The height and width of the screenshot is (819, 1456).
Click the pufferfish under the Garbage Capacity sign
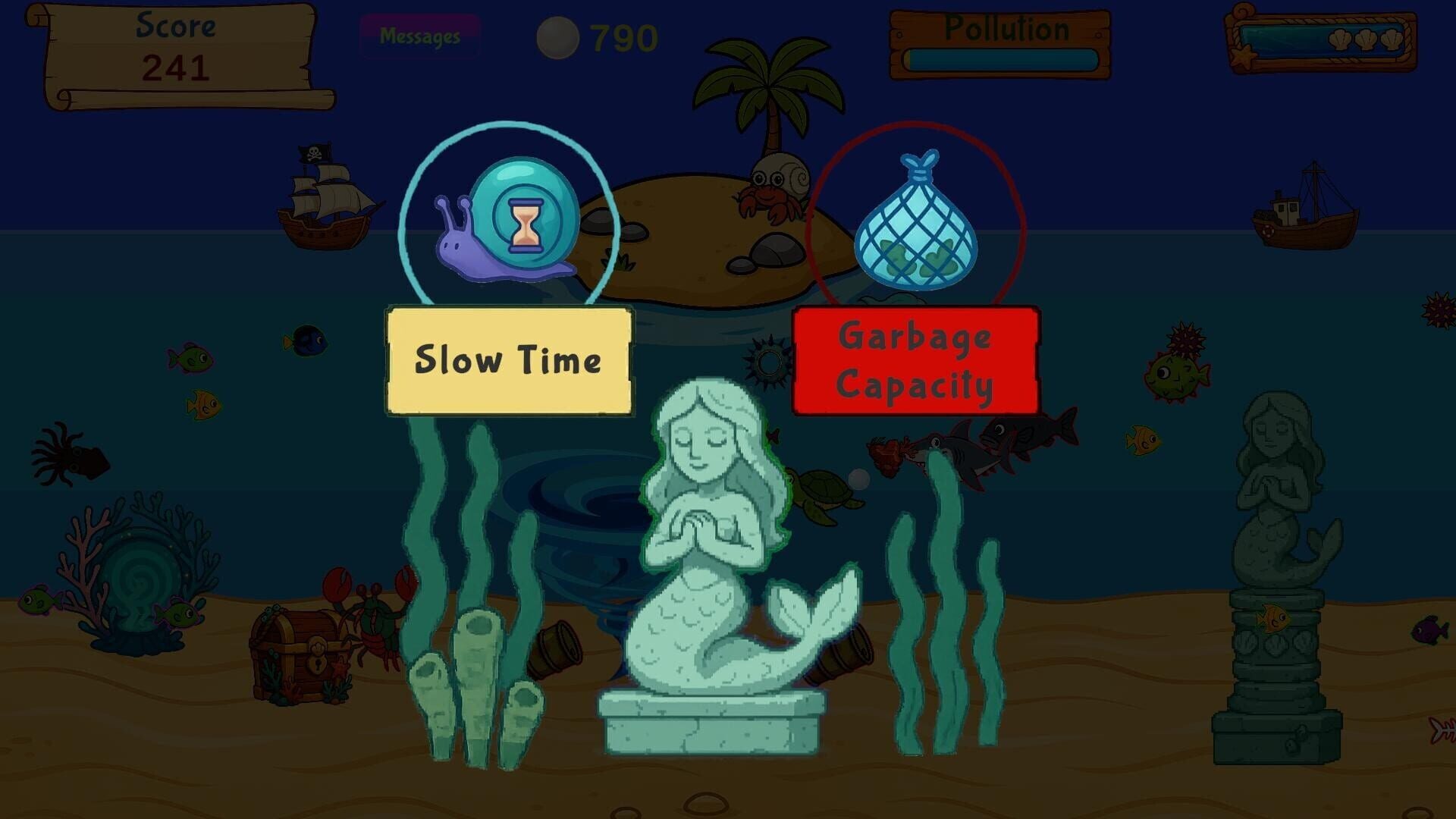(x=1175, y=377)
